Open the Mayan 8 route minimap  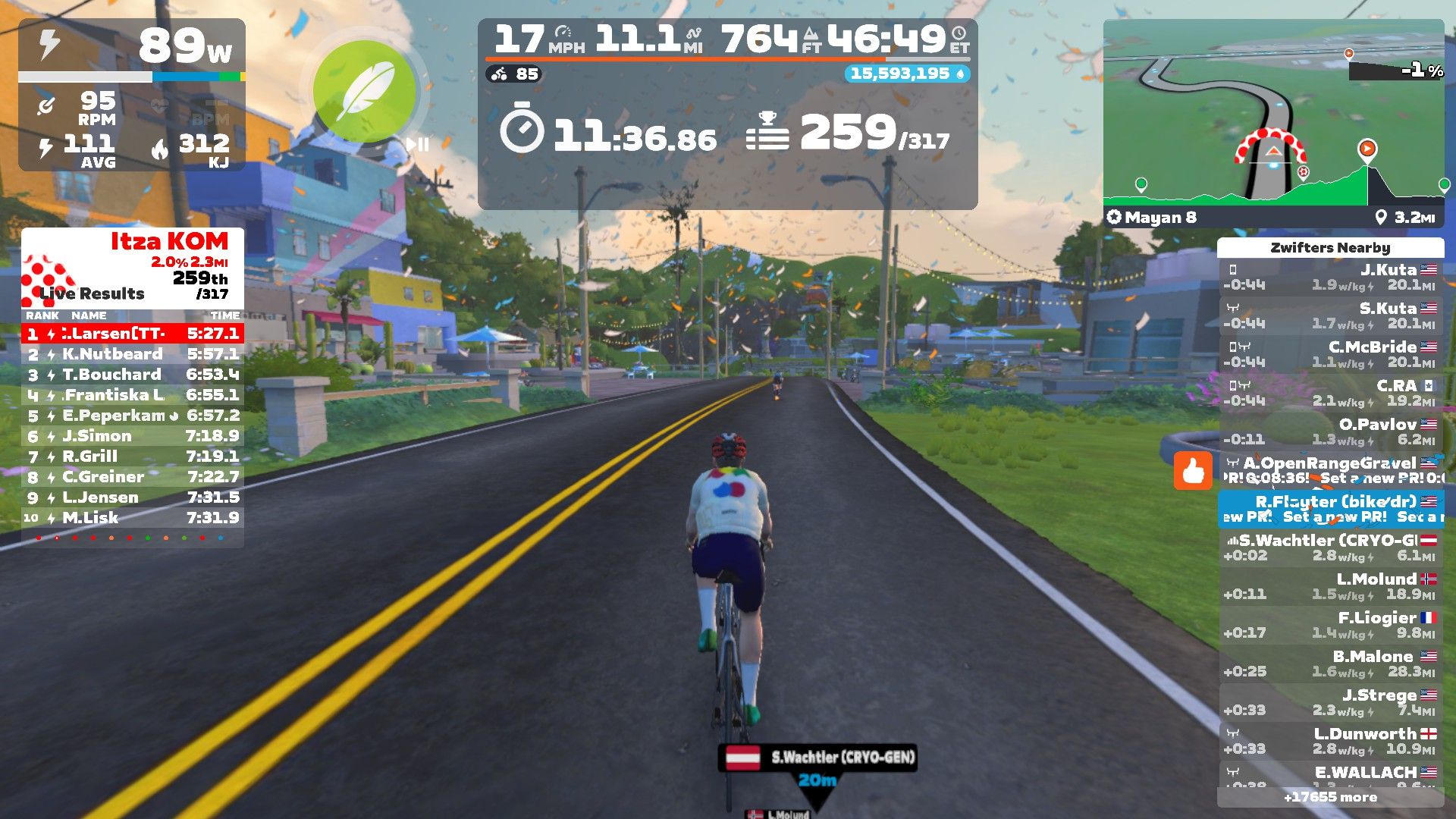[x=1273, y=123]
